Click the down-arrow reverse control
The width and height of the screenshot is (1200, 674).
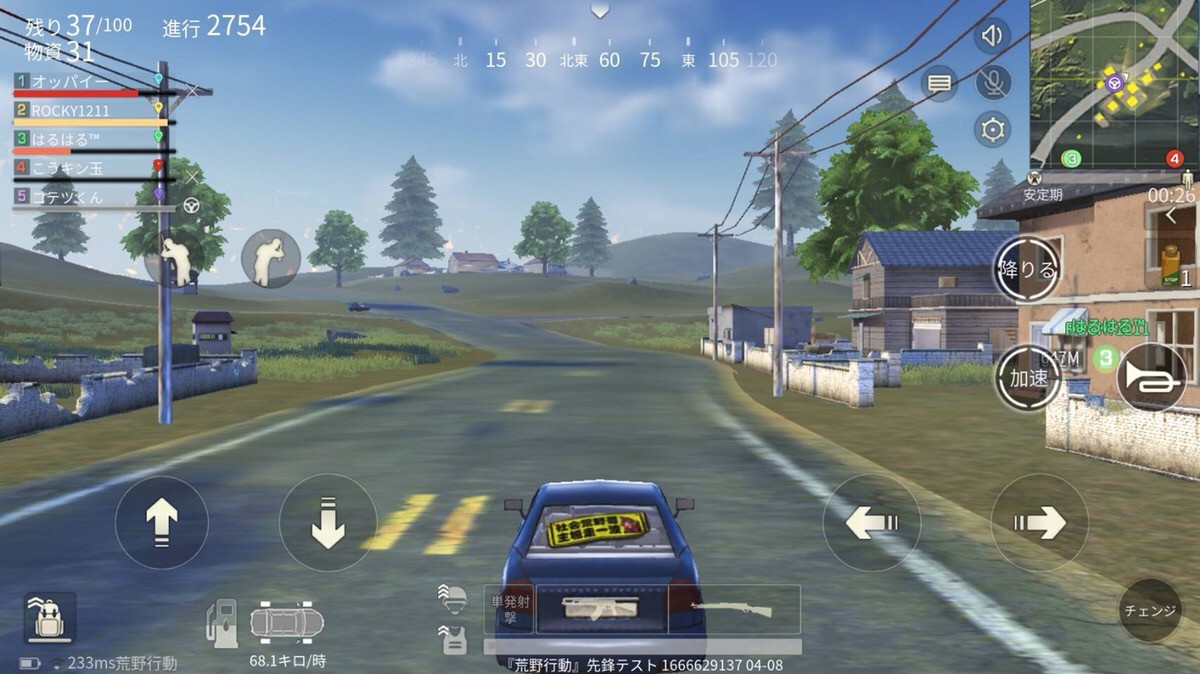click(x=327, y=522)
